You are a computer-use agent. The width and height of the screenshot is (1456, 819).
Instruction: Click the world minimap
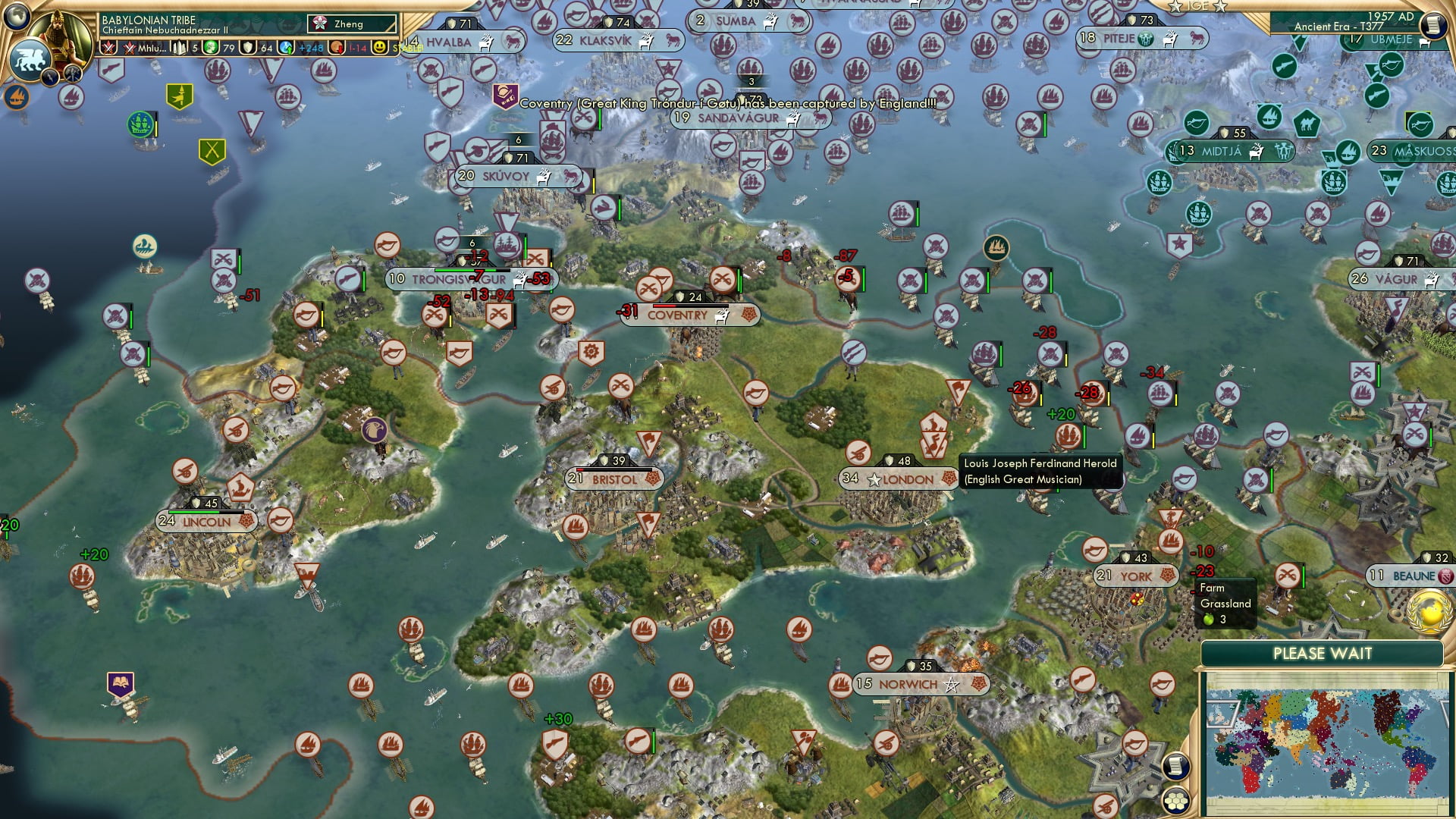(1324, 742)
